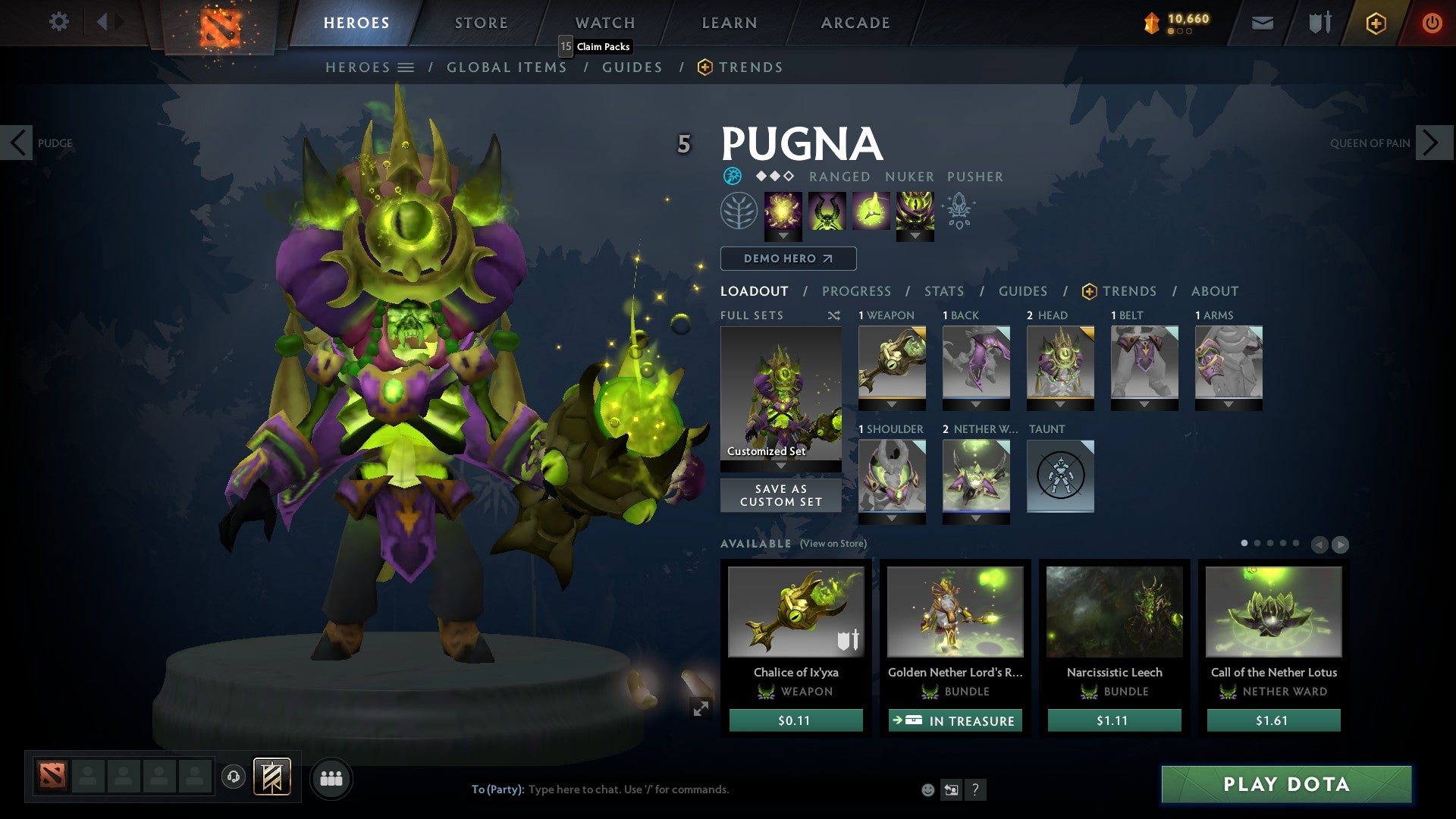
Task: View the About tab
Action: pyautogui.click(x=1214, y=291)
